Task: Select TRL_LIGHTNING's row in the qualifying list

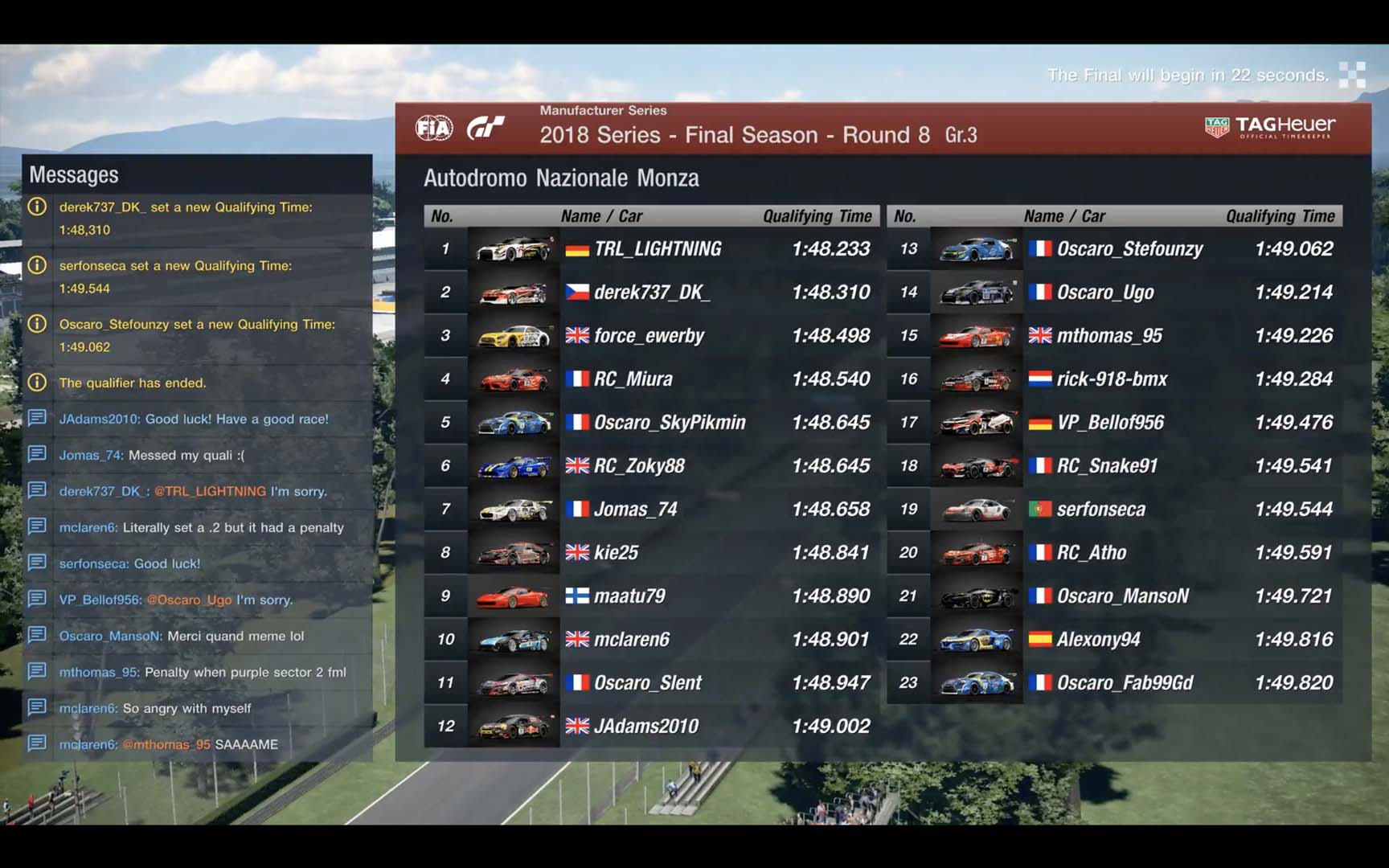Action: [658, 249]
